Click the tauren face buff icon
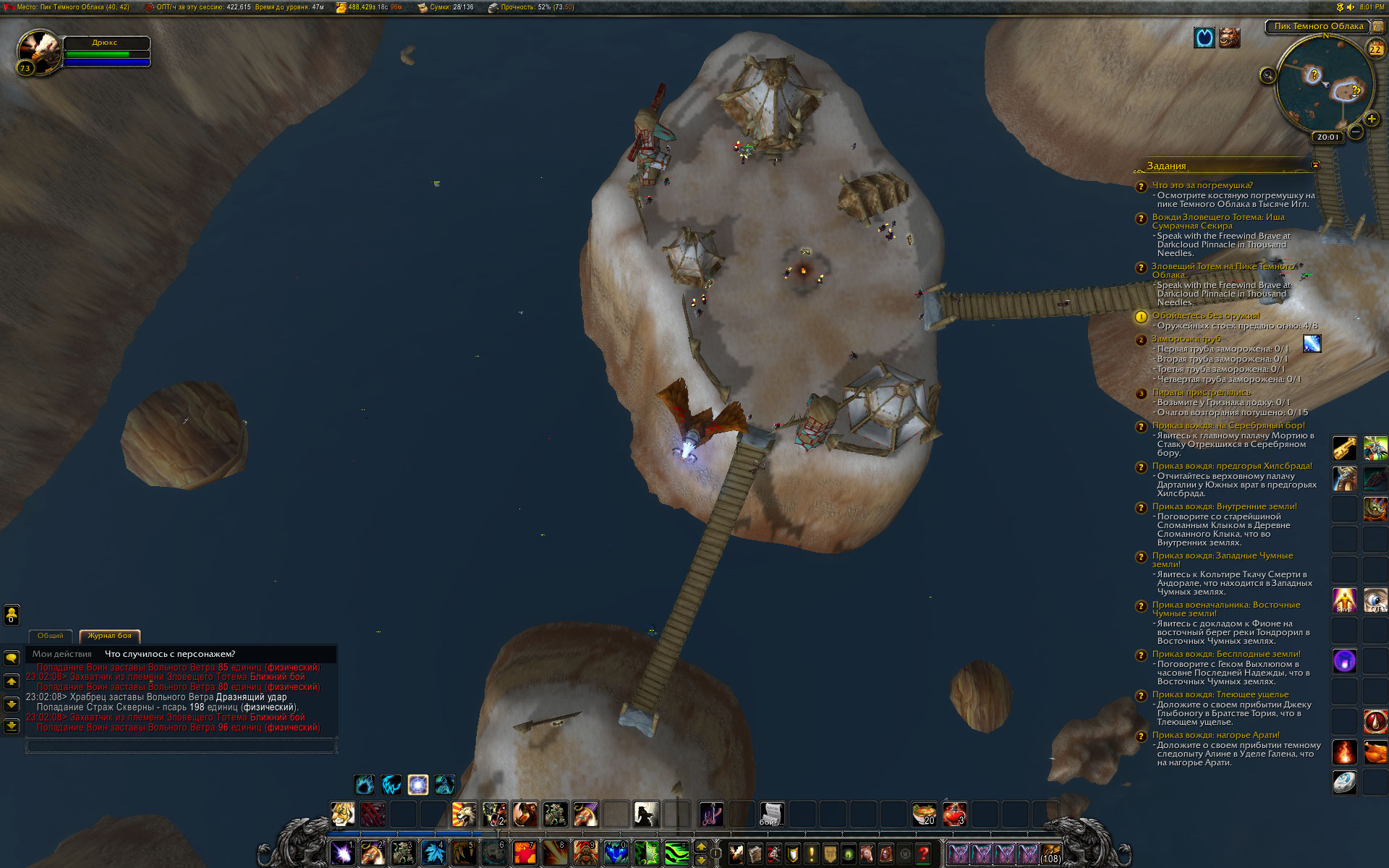Viewport: 1389px width, 868px height. point(1229,38)
